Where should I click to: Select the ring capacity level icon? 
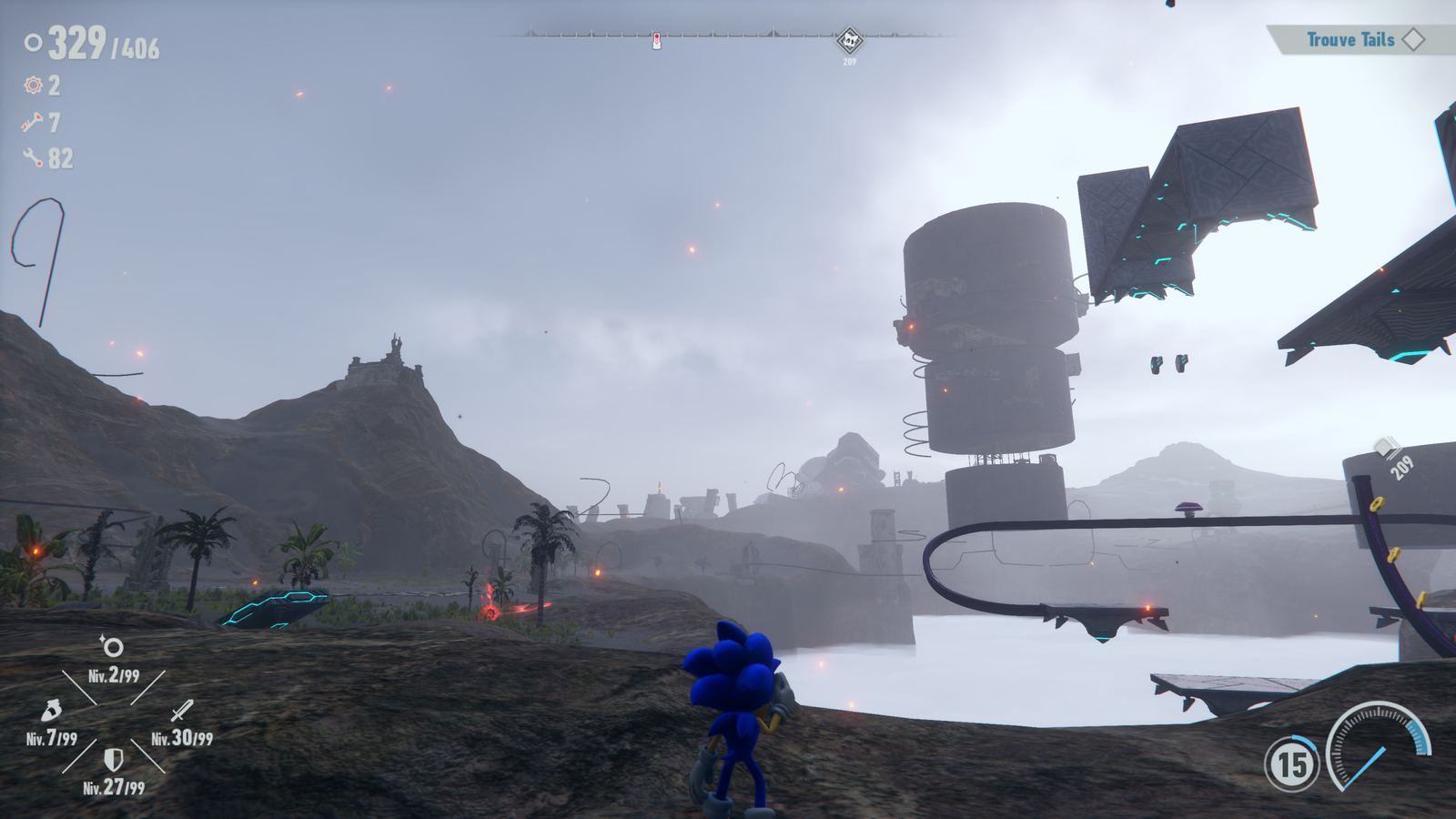click(x=113, y=647)
